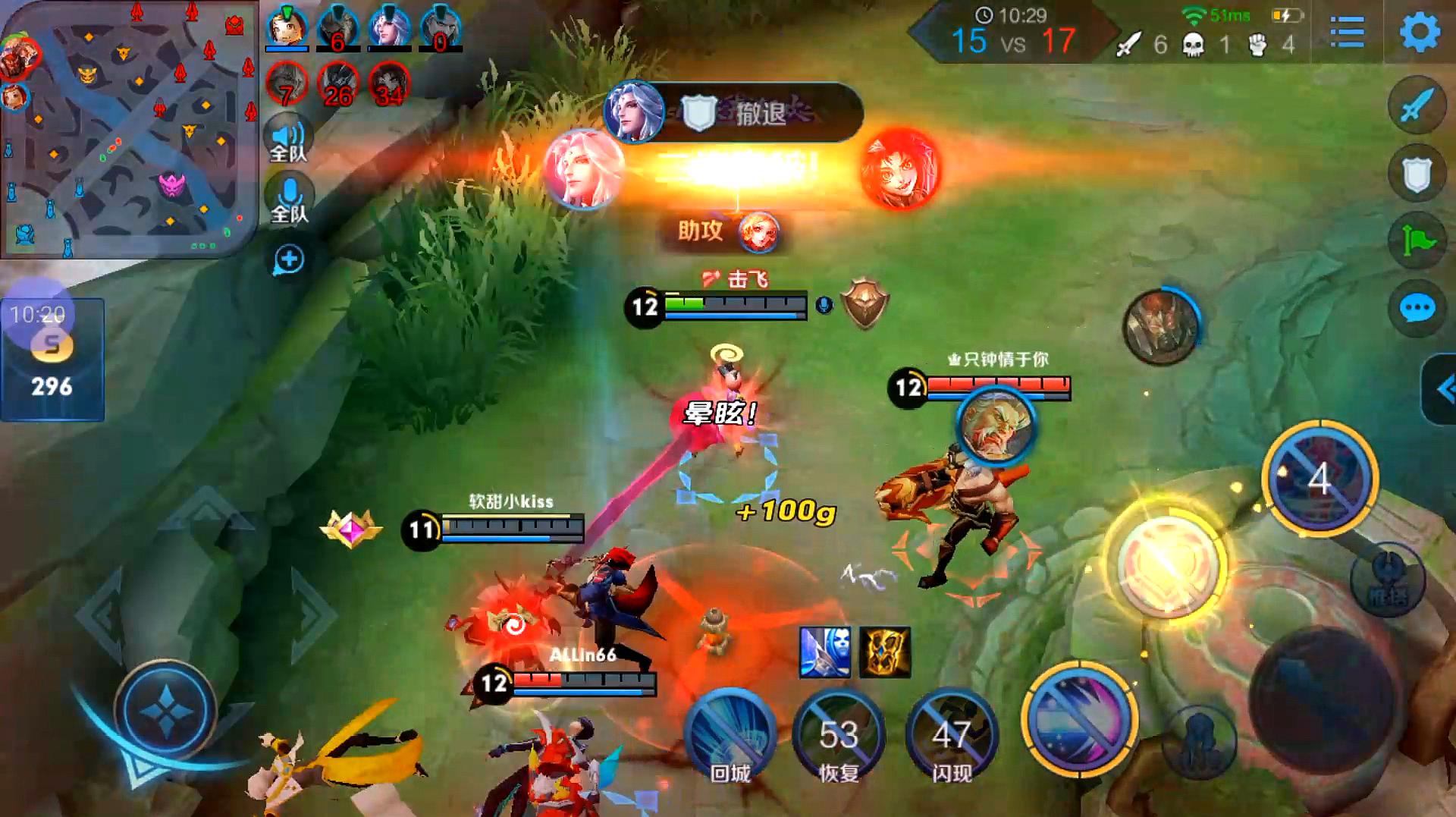Send the retreat shield signal
The image size is (1456, 817).
click(x=1417, y=174)
